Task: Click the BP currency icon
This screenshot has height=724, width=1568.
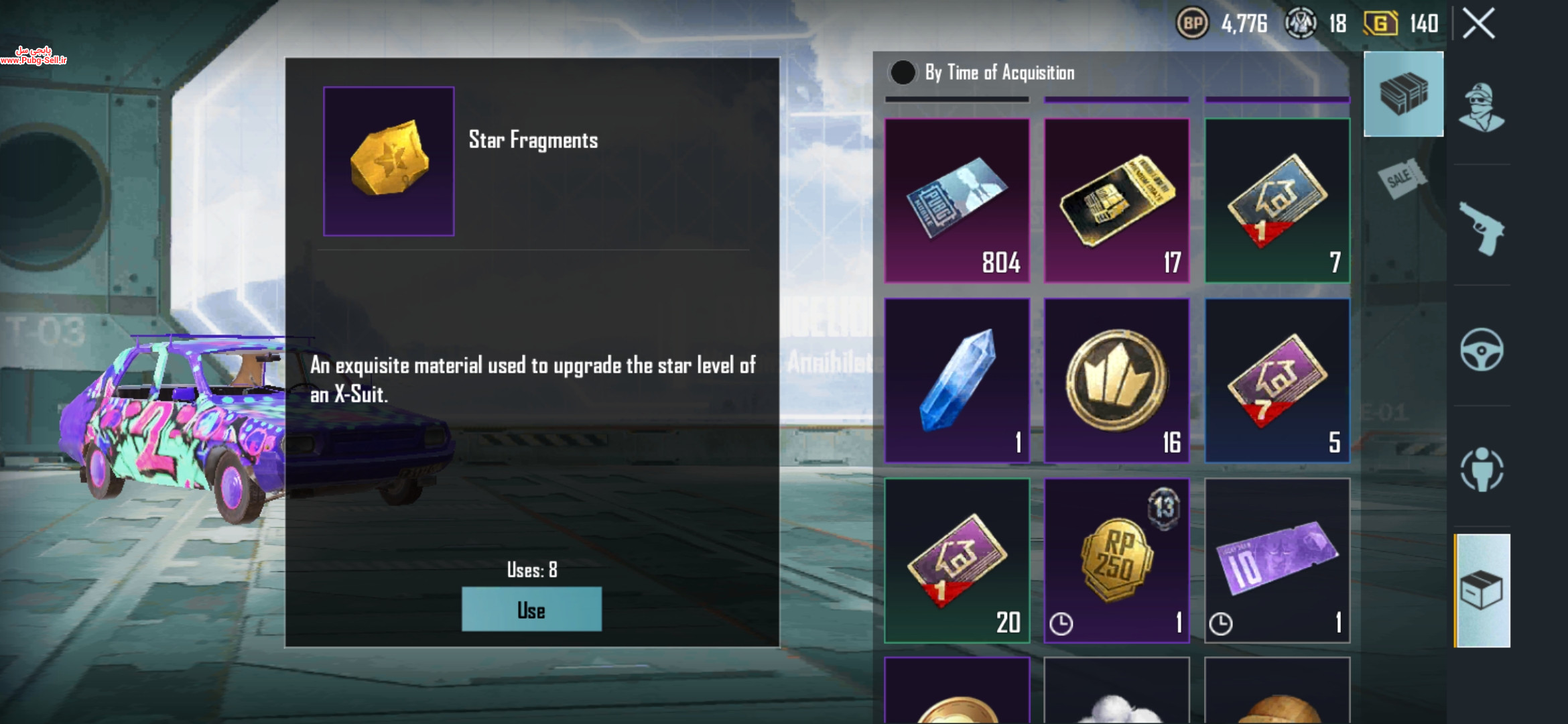Action: click(x=1192, y=24)
